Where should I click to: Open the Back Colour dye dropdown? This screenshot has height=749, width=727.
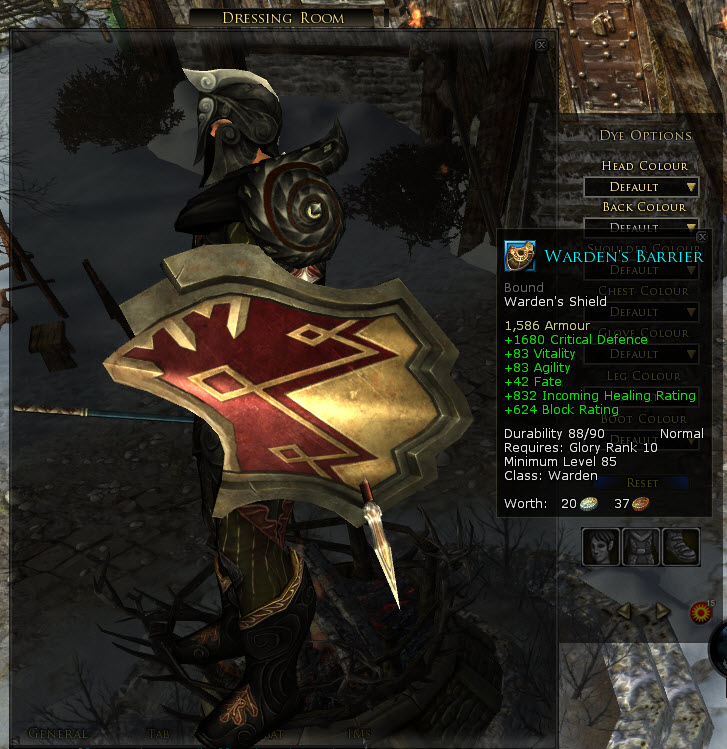tap(642, 227)
